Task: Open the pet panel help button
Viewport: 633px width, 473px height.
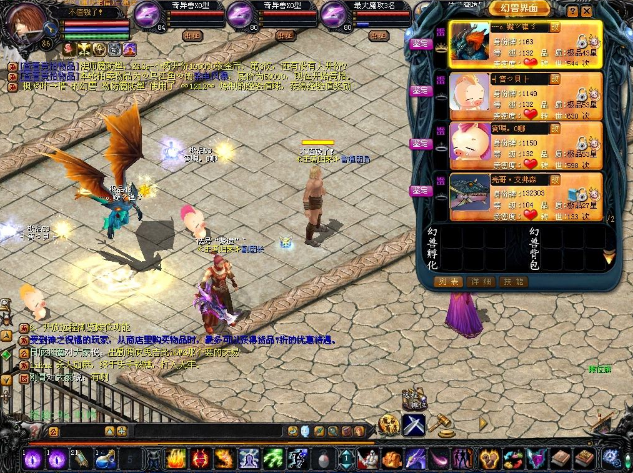Action: pos(571,11)
